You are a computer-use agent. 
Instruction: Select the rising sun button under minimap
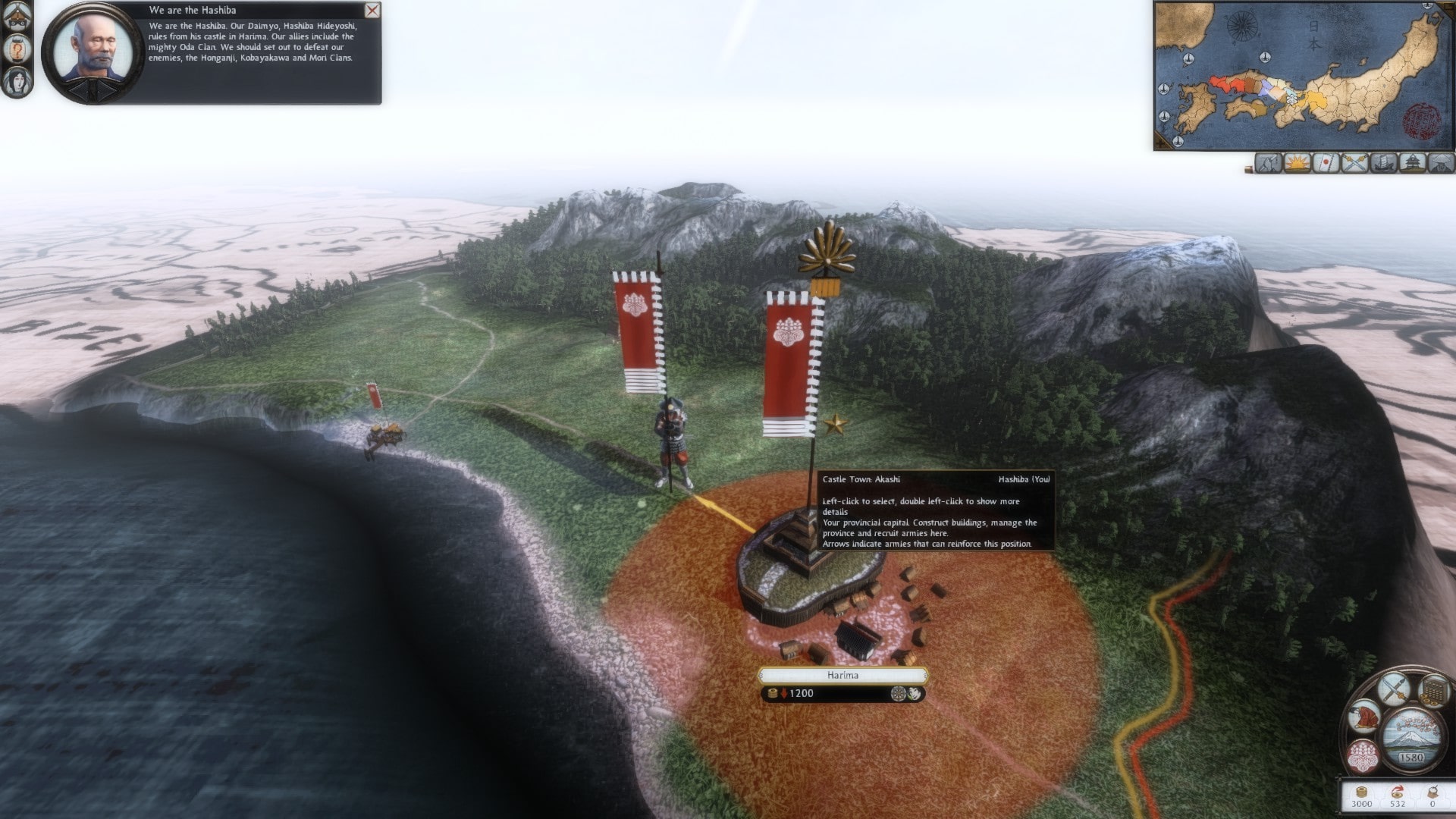[x=1298, y=162]
